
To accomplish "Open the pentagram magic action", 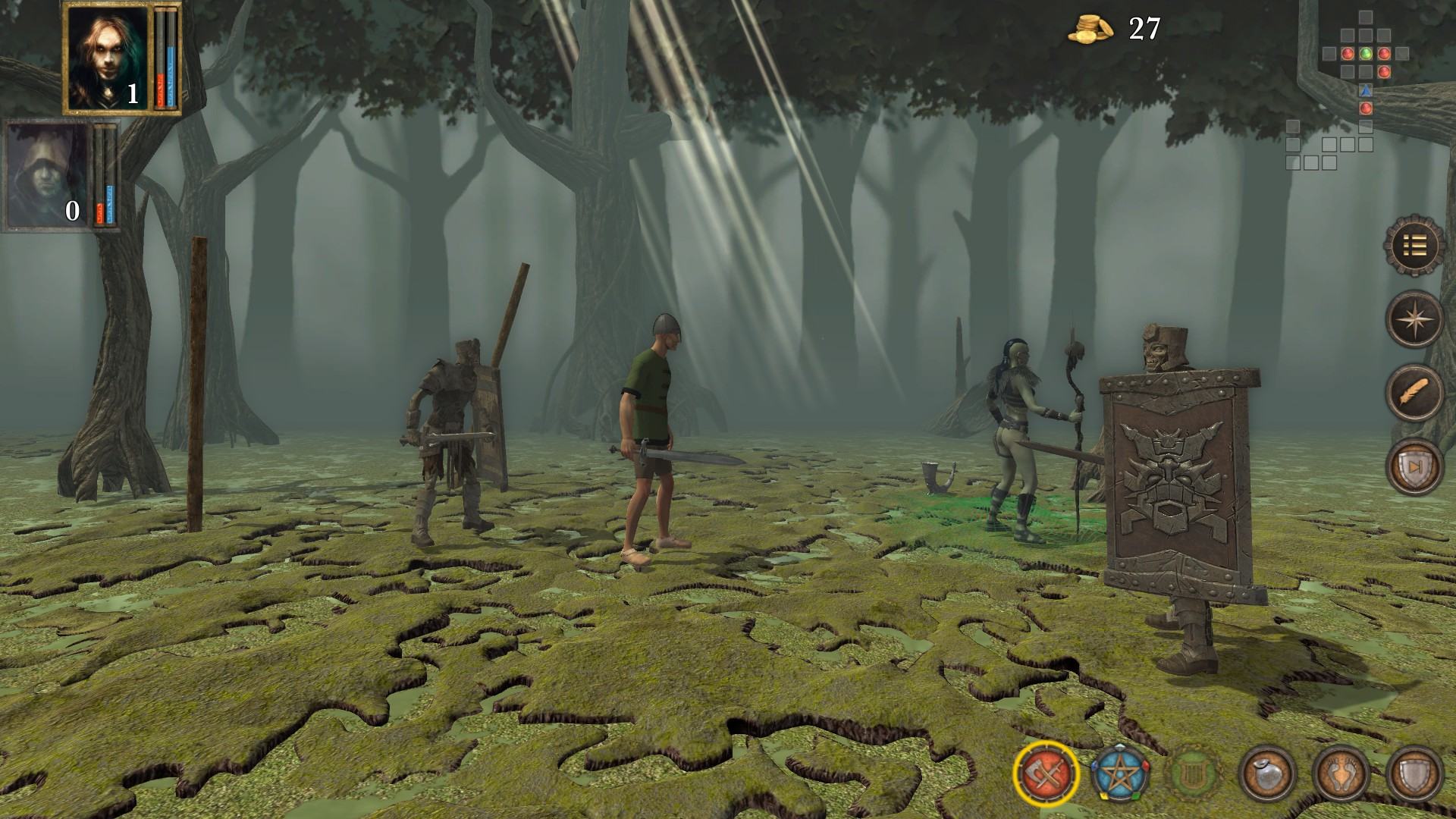I will (1120, 774).
